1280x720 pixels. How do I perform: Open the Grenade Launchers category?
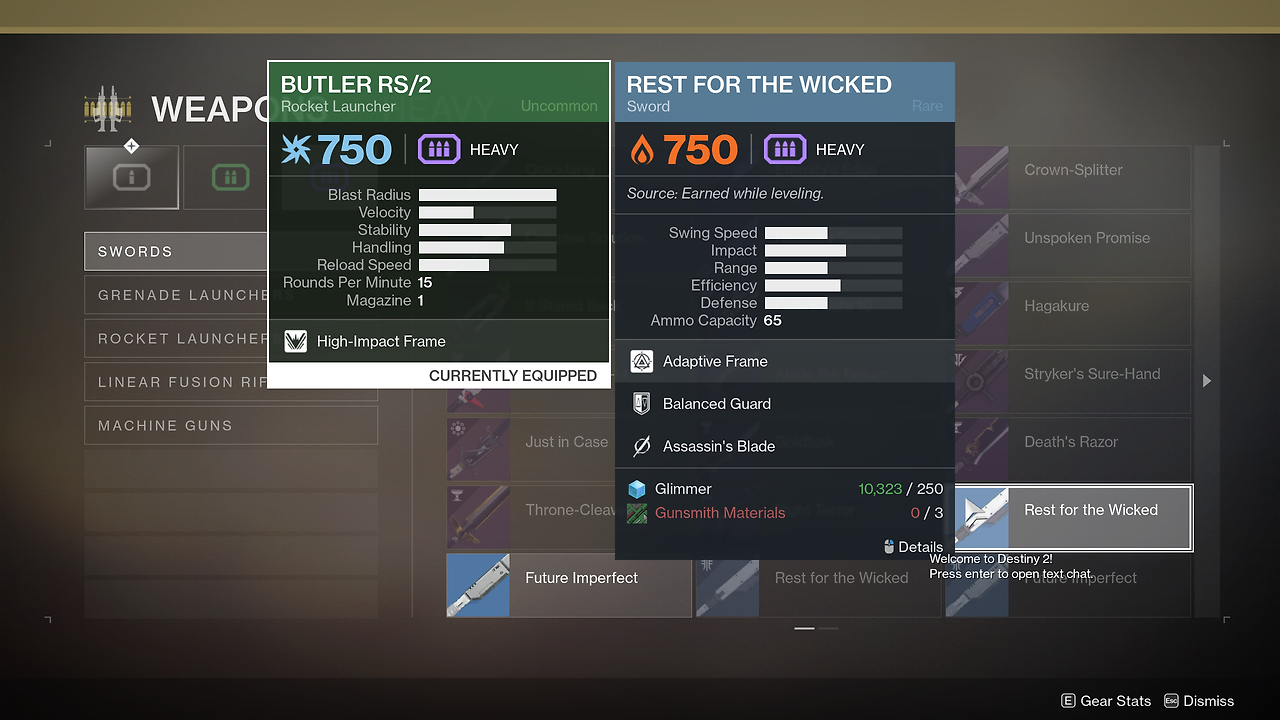coord(175,295)
